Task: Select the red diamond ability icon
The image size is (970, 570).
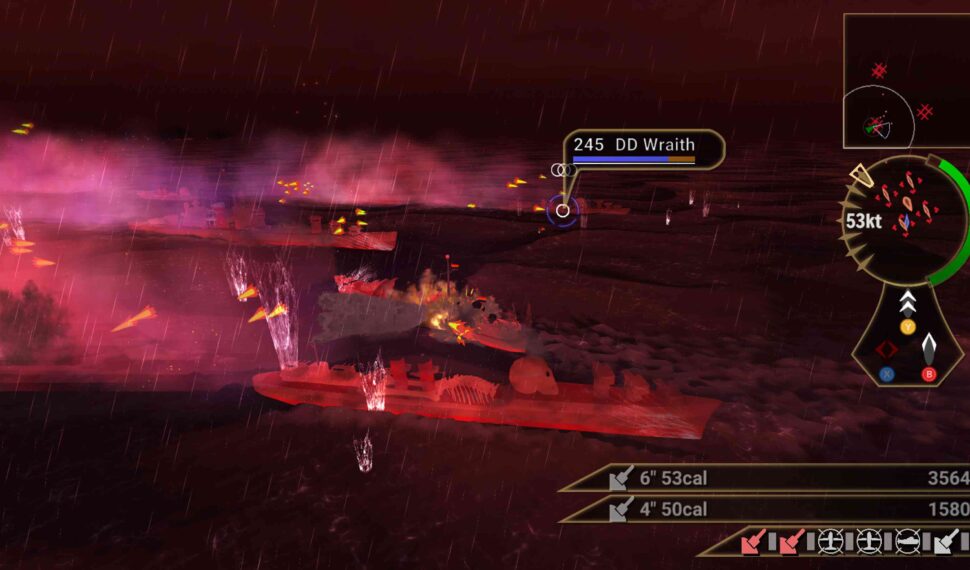Action: 886,349
